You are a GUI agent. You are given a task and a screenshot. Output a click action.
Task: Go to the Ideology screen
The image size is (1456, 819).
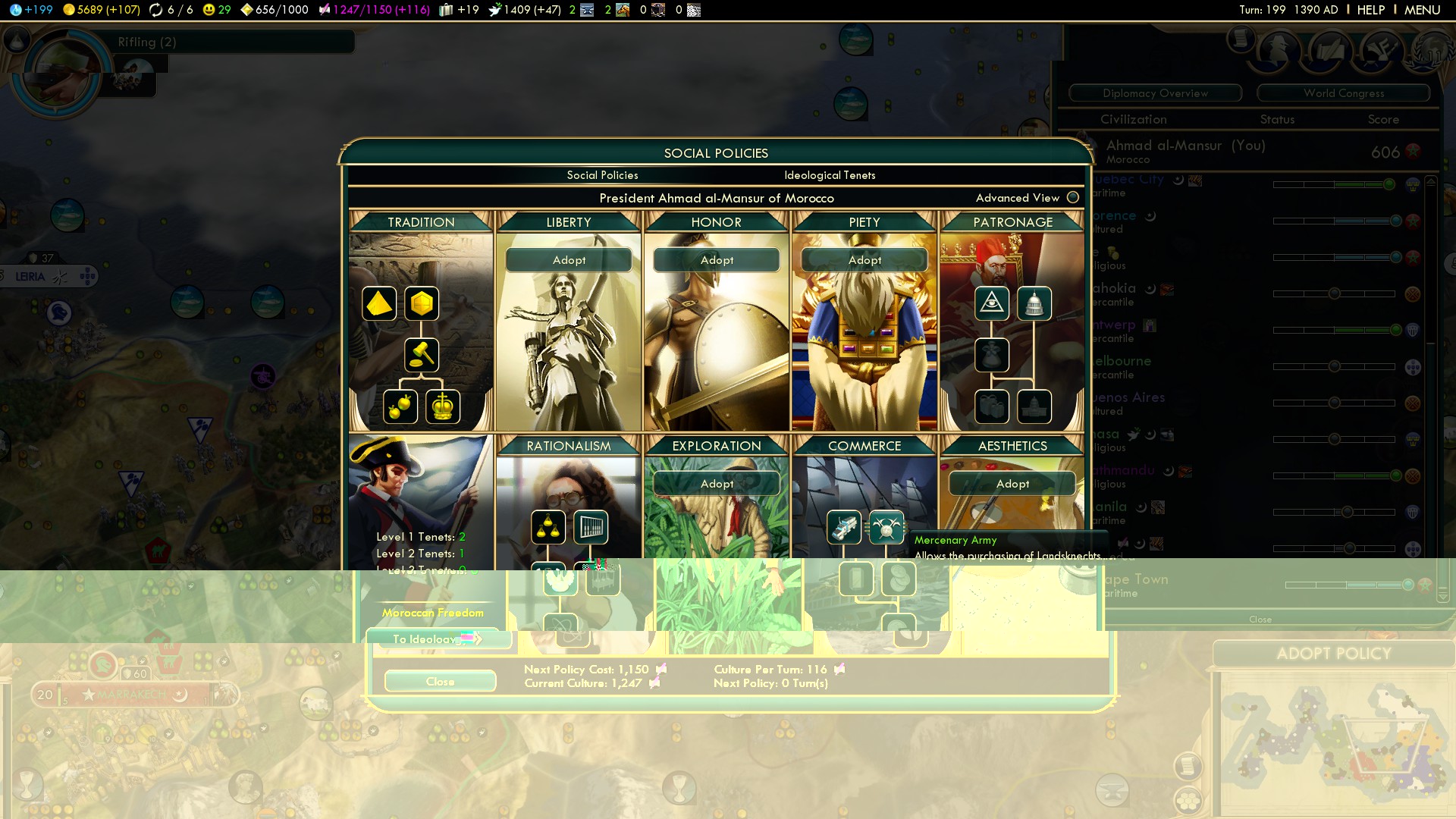click(x=436, y=639)
